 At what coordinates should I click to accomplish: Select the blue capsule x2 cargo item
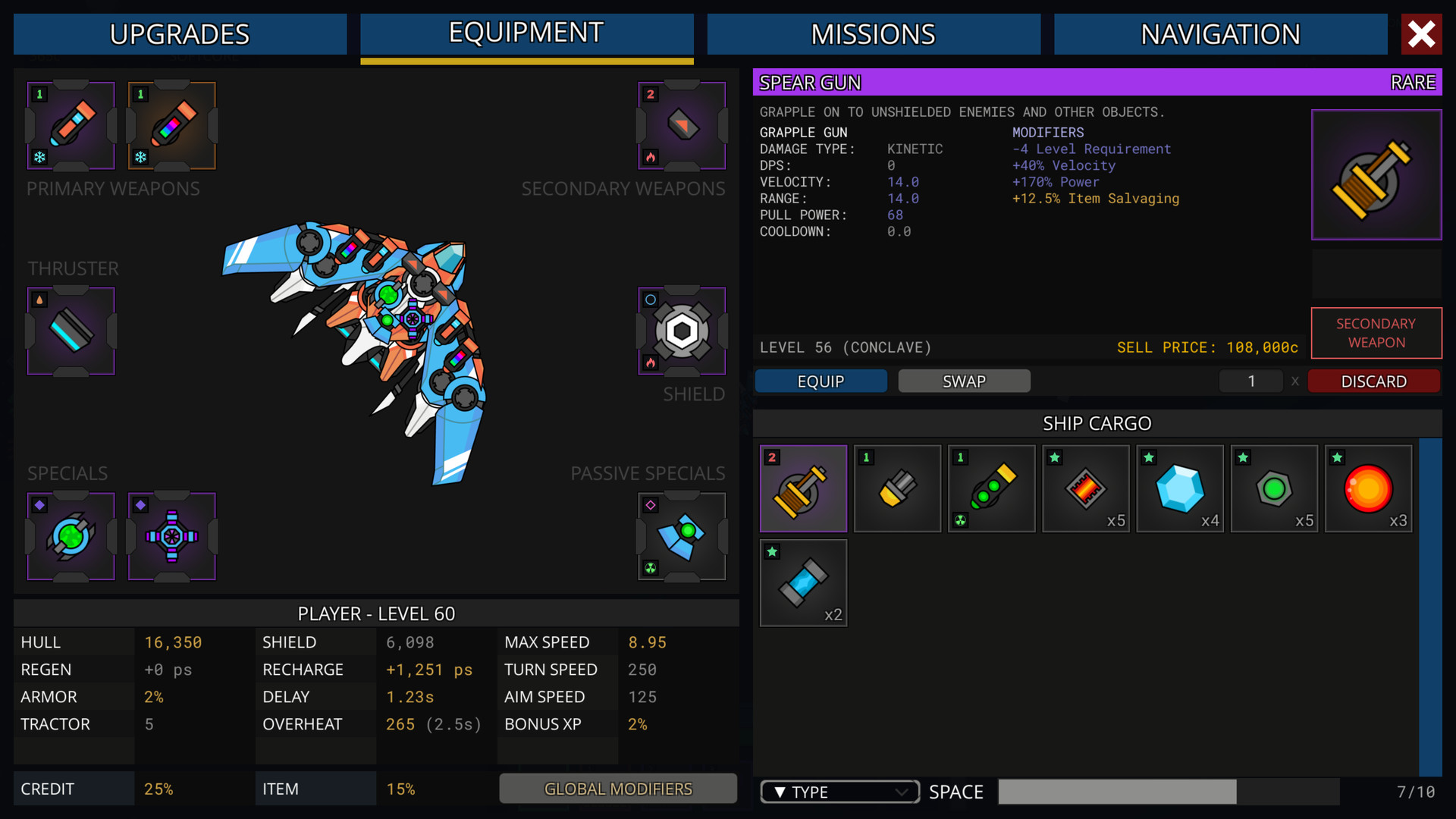click(803, 582)
